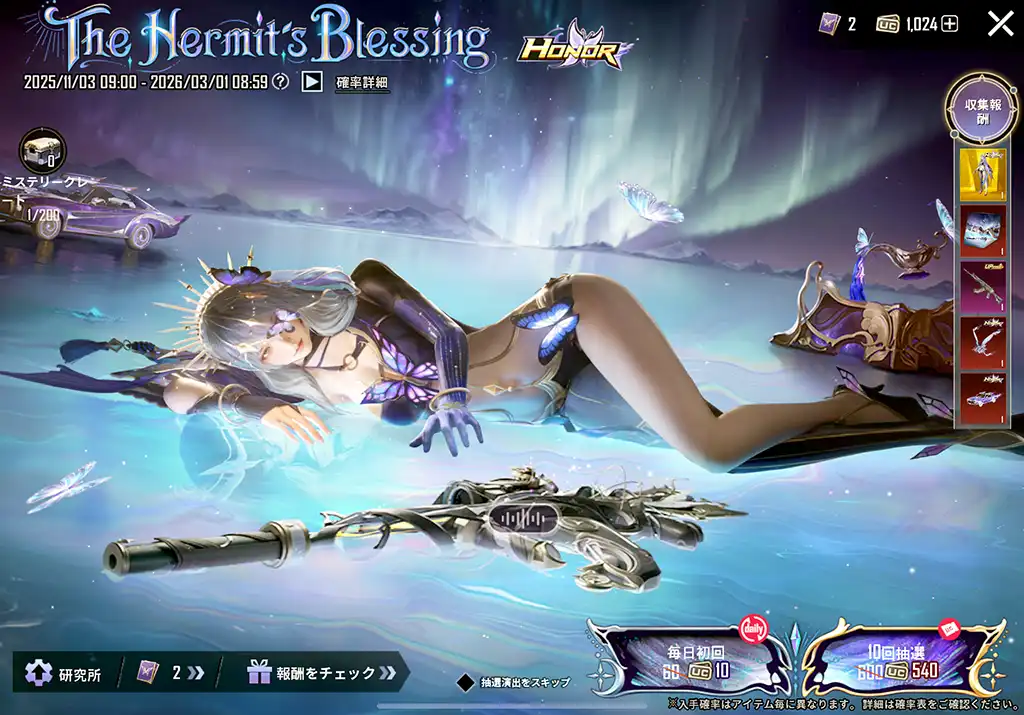
Task: Open the purple voucher ticket button
Action: click(x=168, y=672)
